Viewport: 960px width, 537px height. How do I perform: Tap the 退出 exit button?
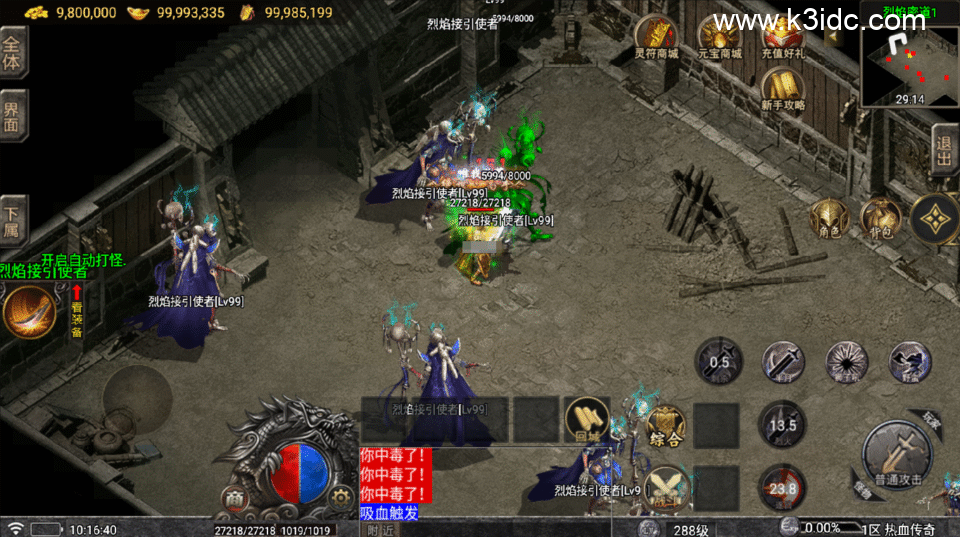pos(944,150)
